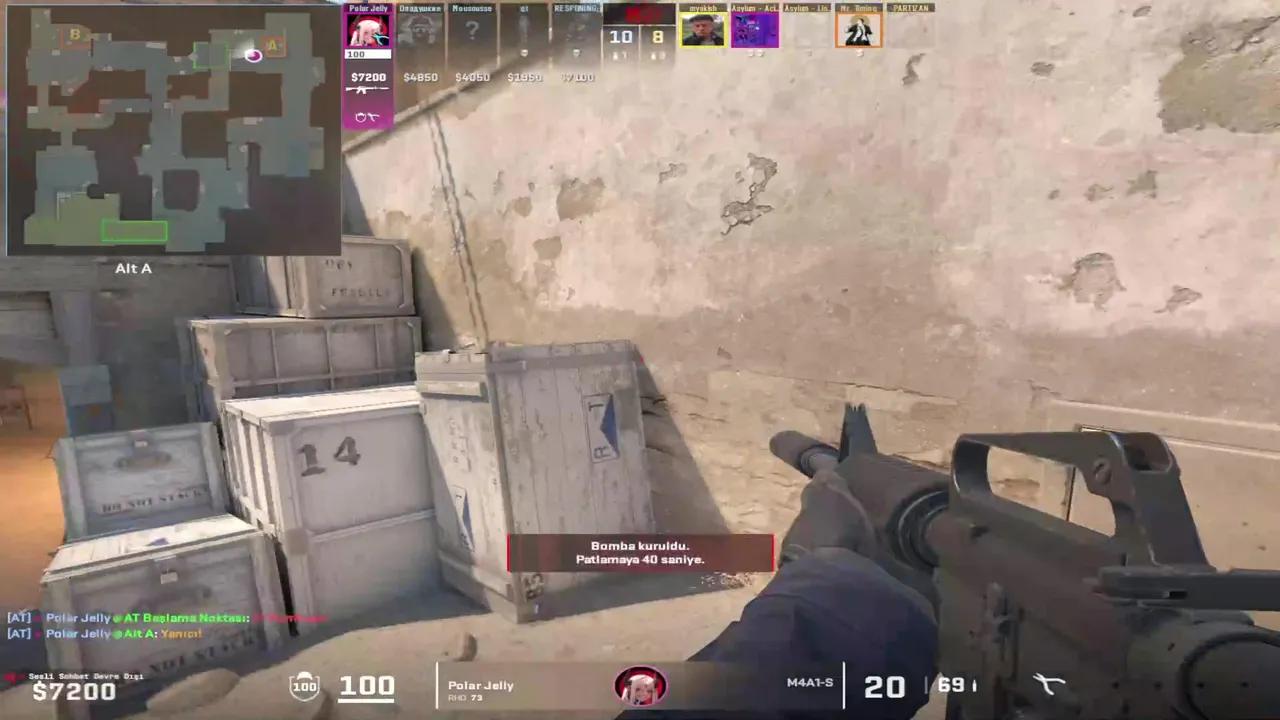Select the rifle weapon icon under Polar Jelly
1280x720 pixels.
pos(367,90)
